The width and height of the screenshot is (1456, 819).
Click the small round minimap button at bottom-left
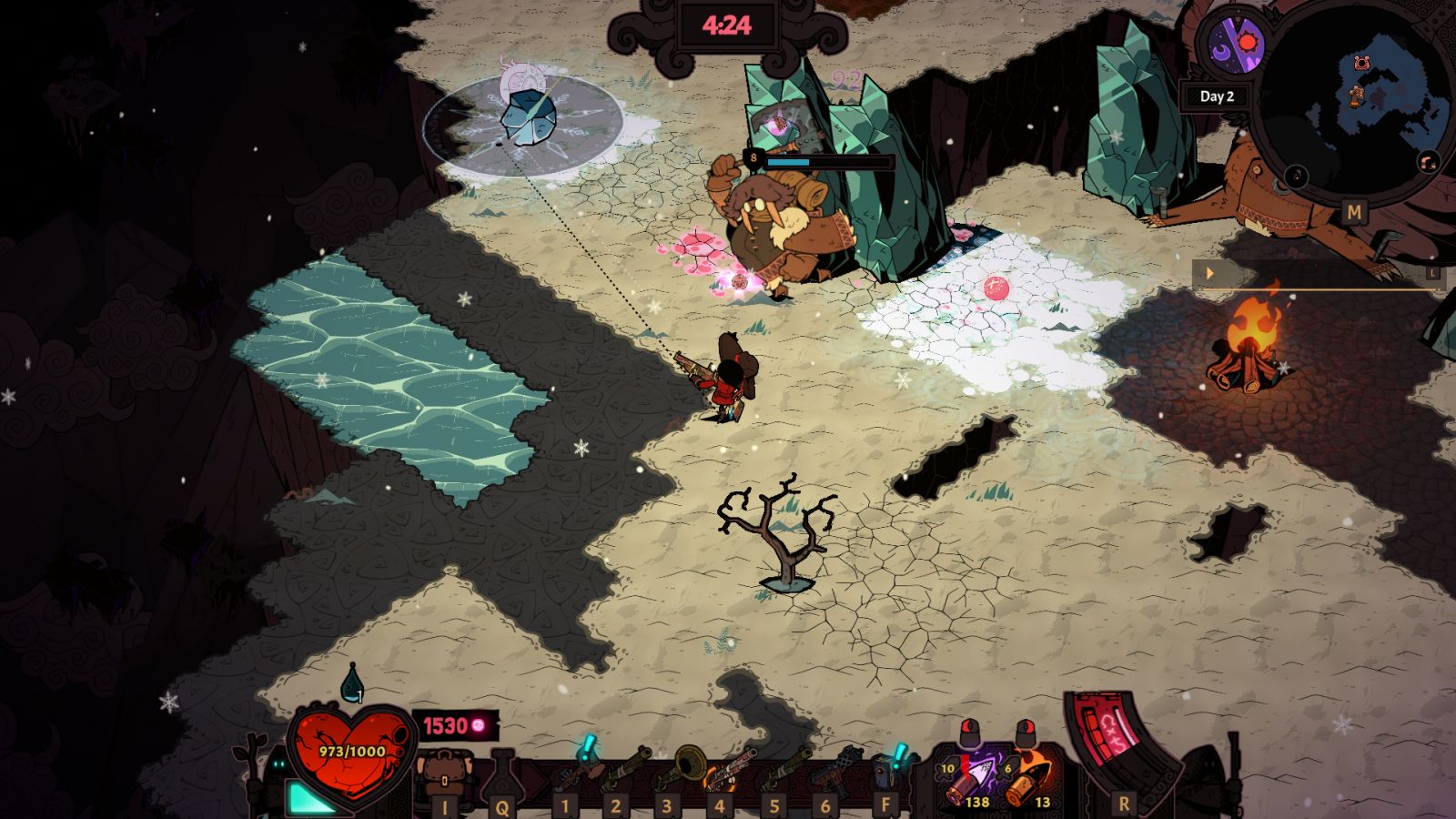[1296, 175]
